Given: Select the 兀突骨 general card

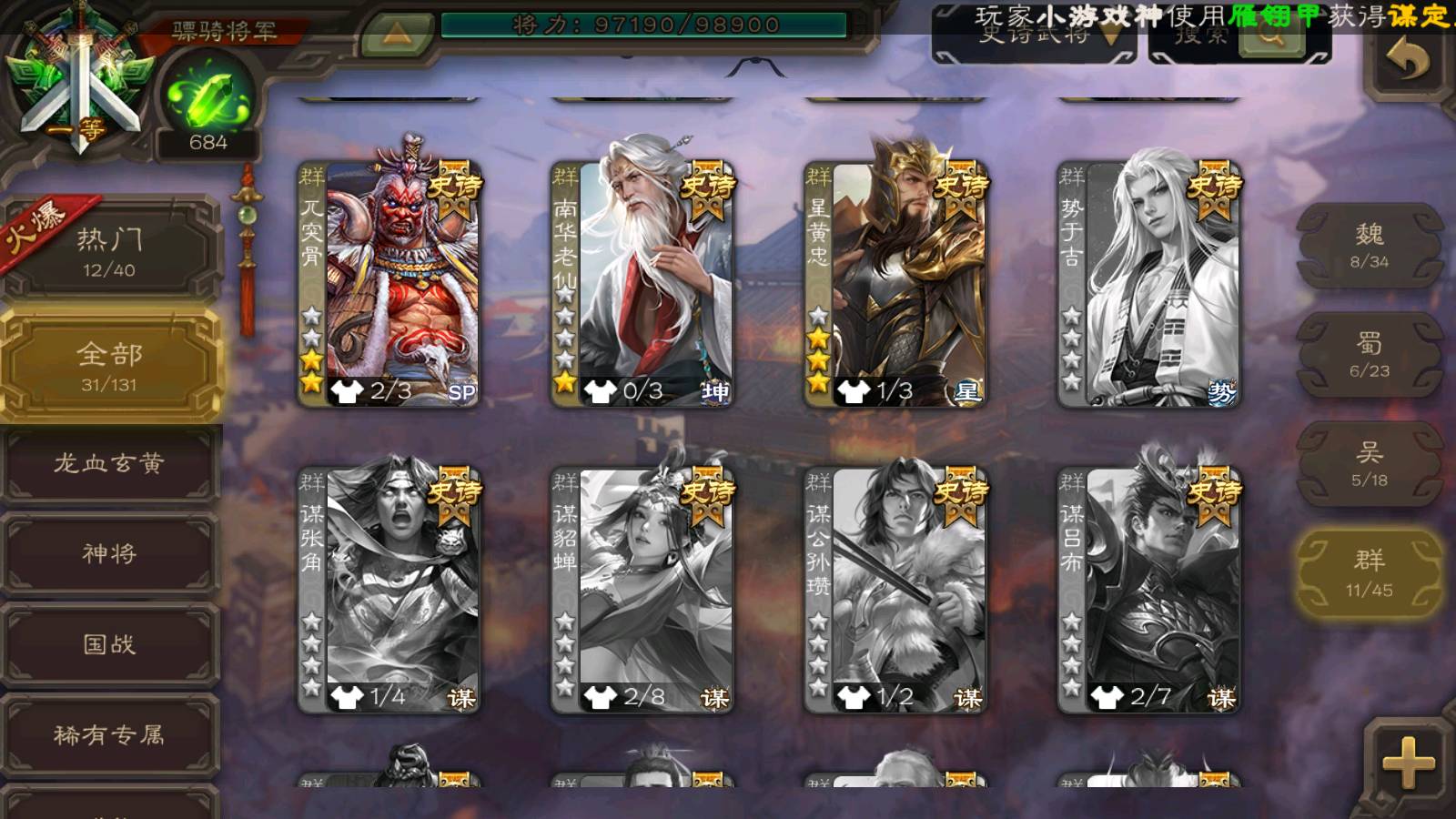Looking at the screenshot, I should (x=389, y=282).
